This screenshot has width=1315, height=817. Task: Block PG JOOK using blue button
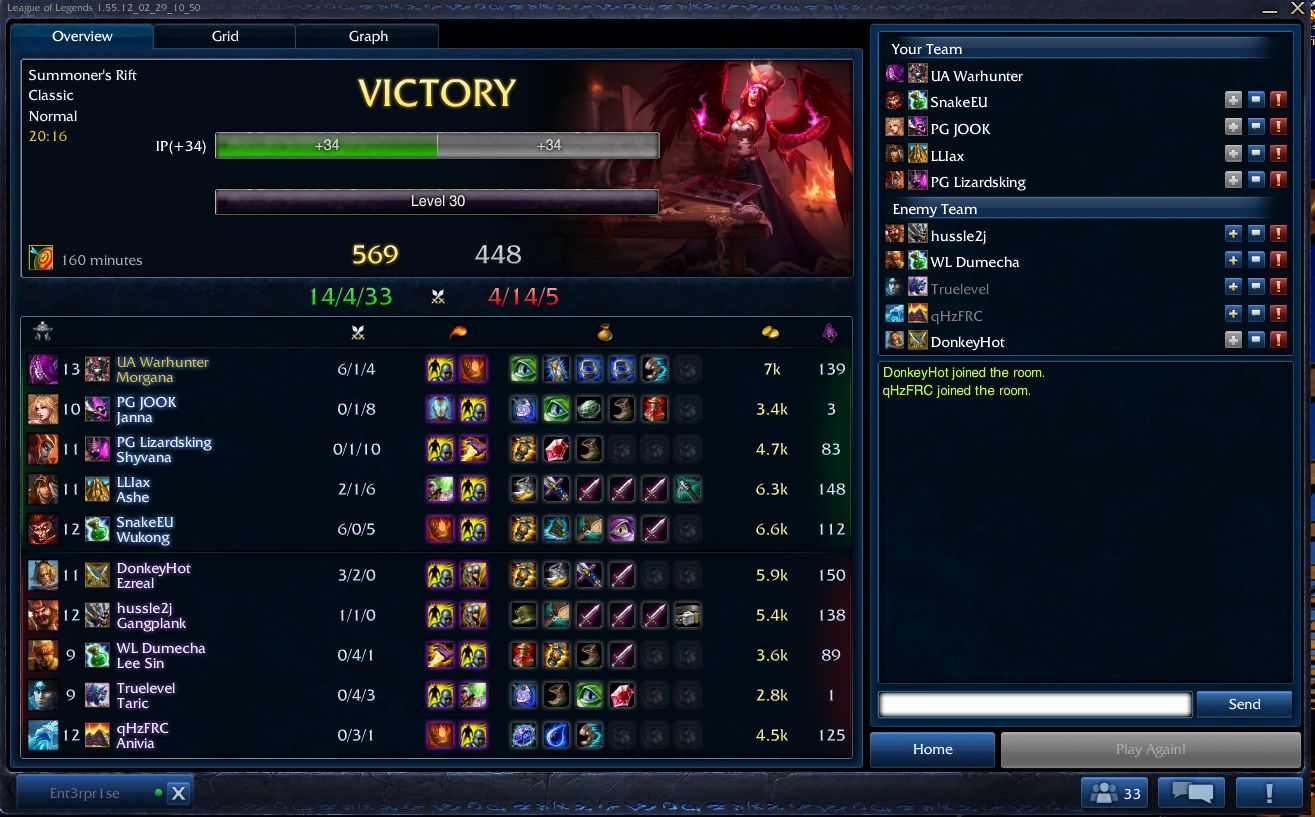coord(1256,128)
